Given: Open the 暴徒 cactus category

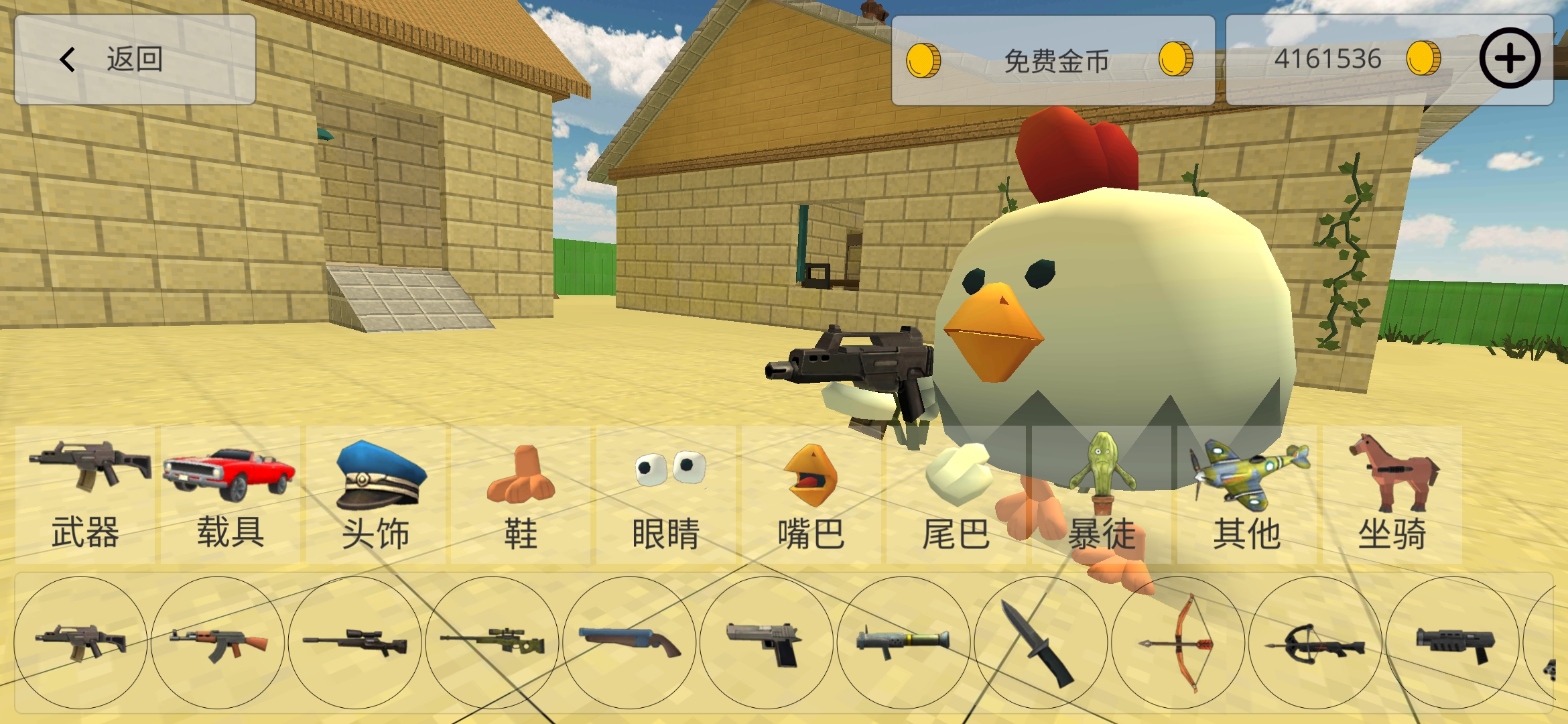Looking at the screenshot, I should 1102,495.
